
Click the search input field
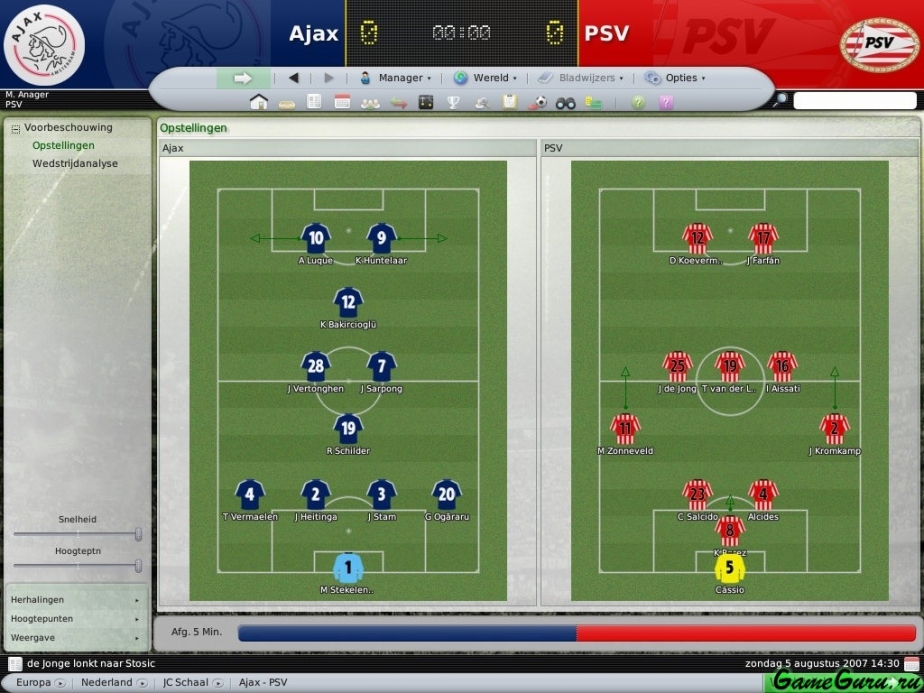point(854,101)
